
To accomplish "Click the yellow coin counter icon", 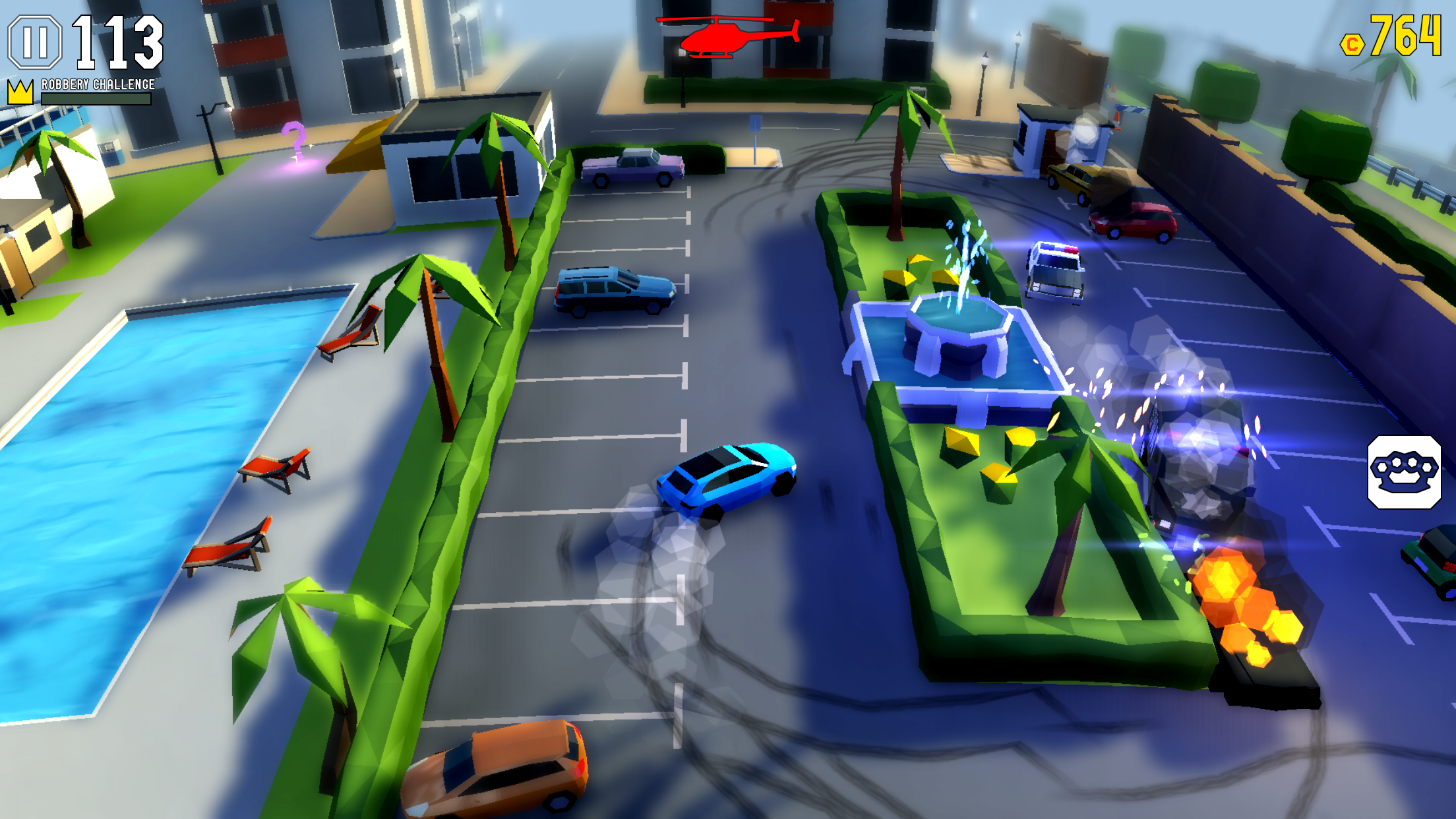I will (x=1352, y=44).
